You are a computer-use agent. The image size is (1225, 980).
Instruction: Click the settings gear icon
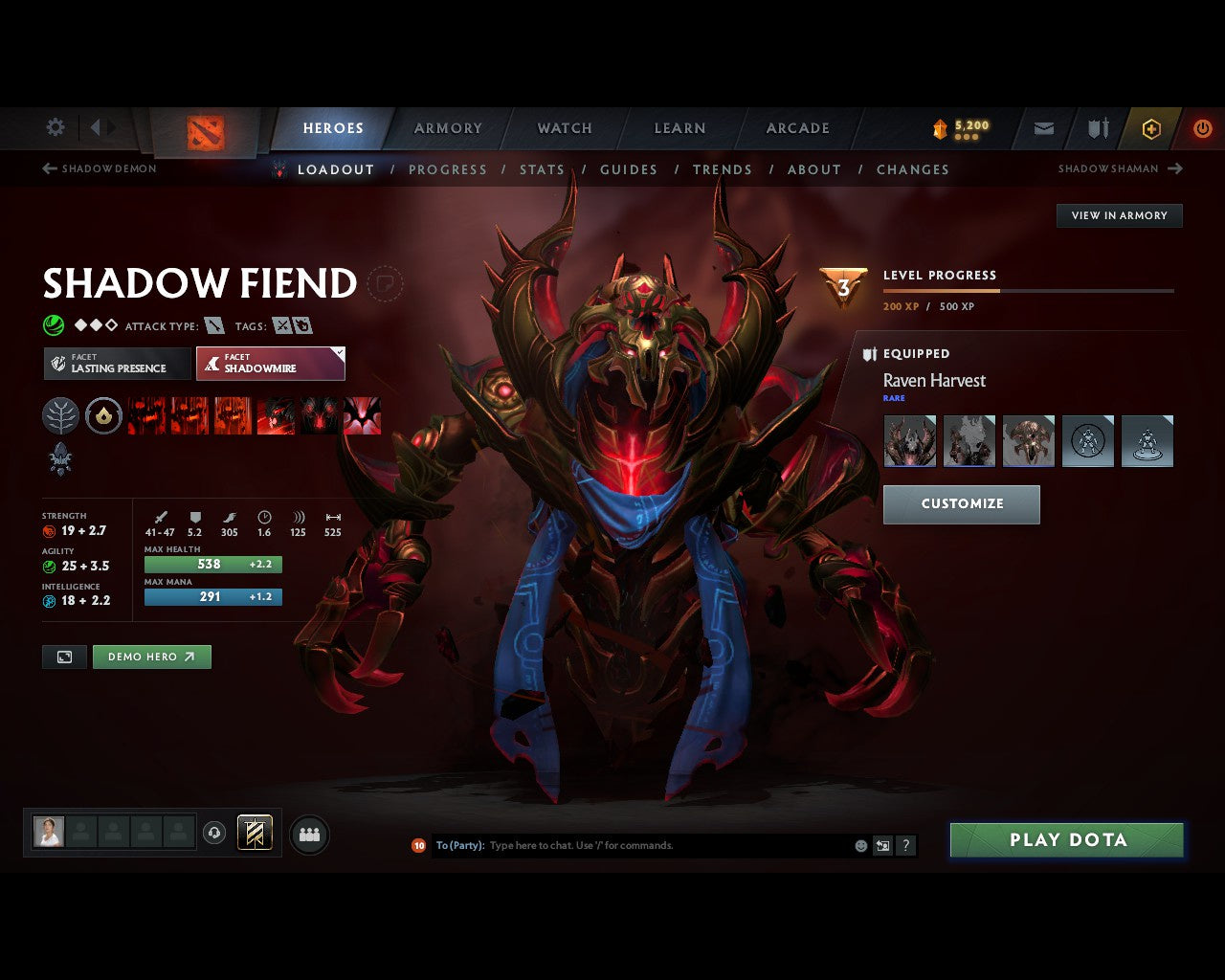pyautogui.click(x=55, y=126)
